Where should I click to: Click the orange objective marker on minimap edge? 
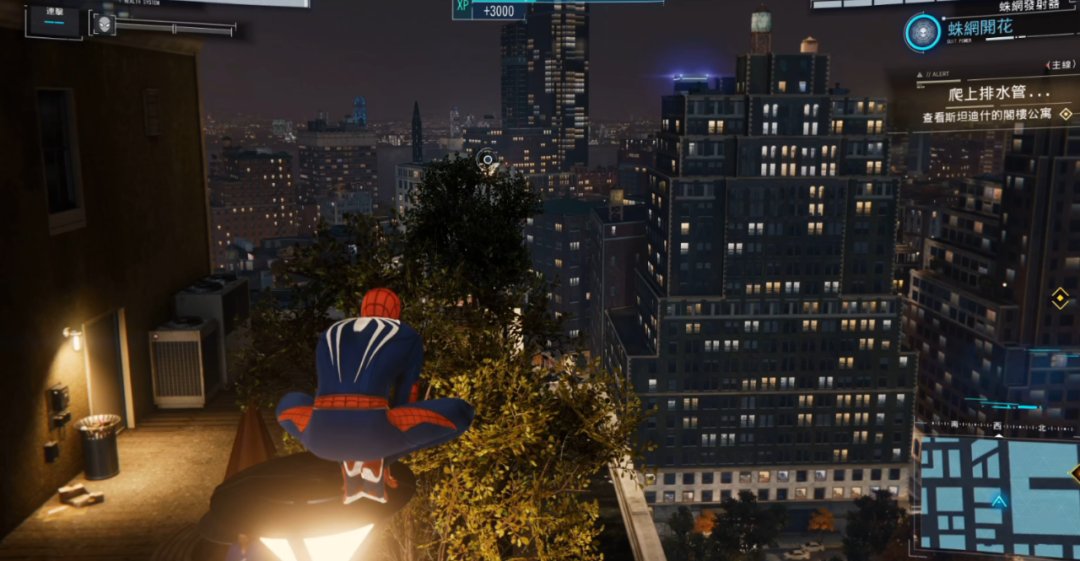tap(1076, 473)
